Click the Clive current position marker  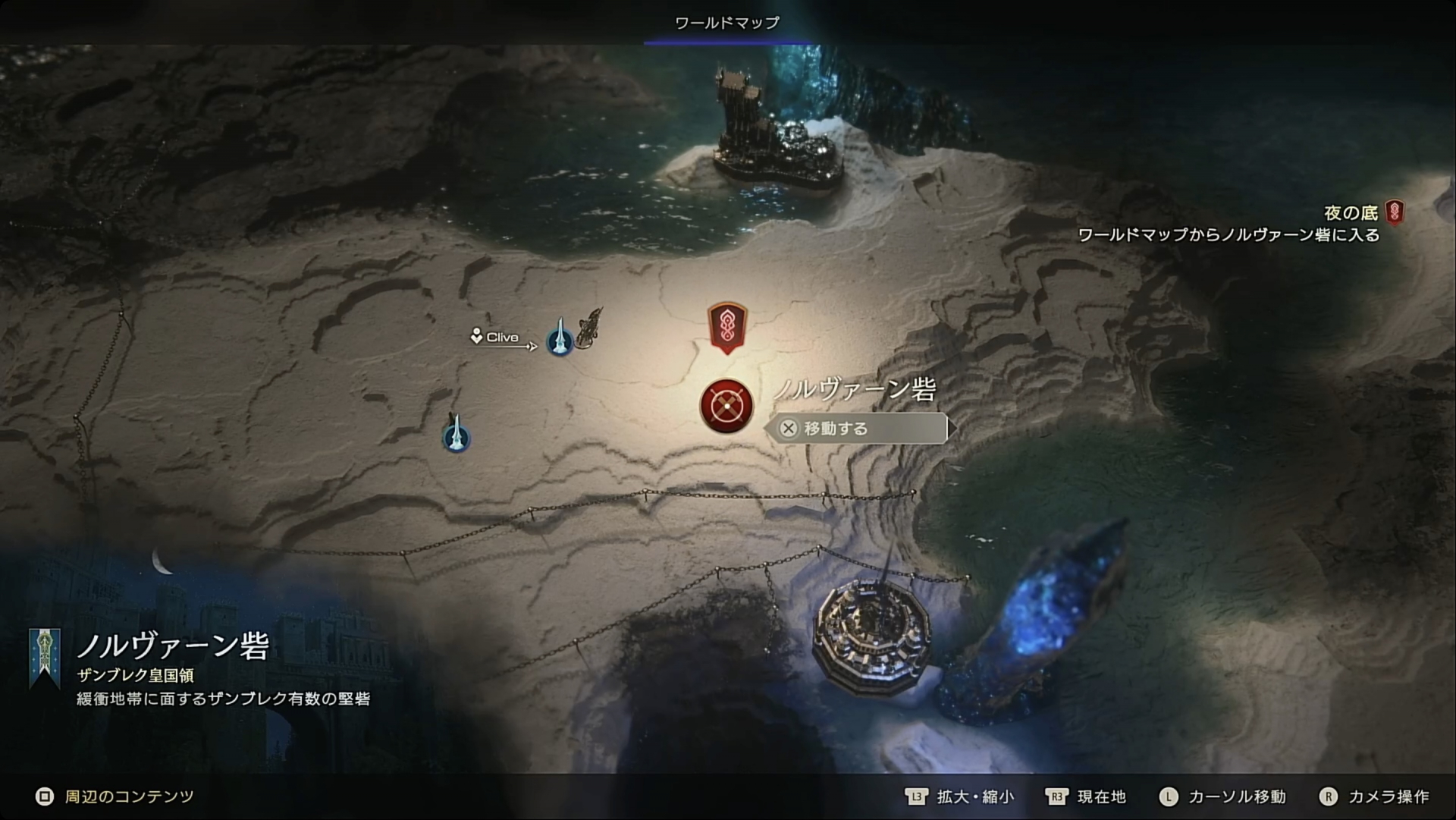pos(495,338)
